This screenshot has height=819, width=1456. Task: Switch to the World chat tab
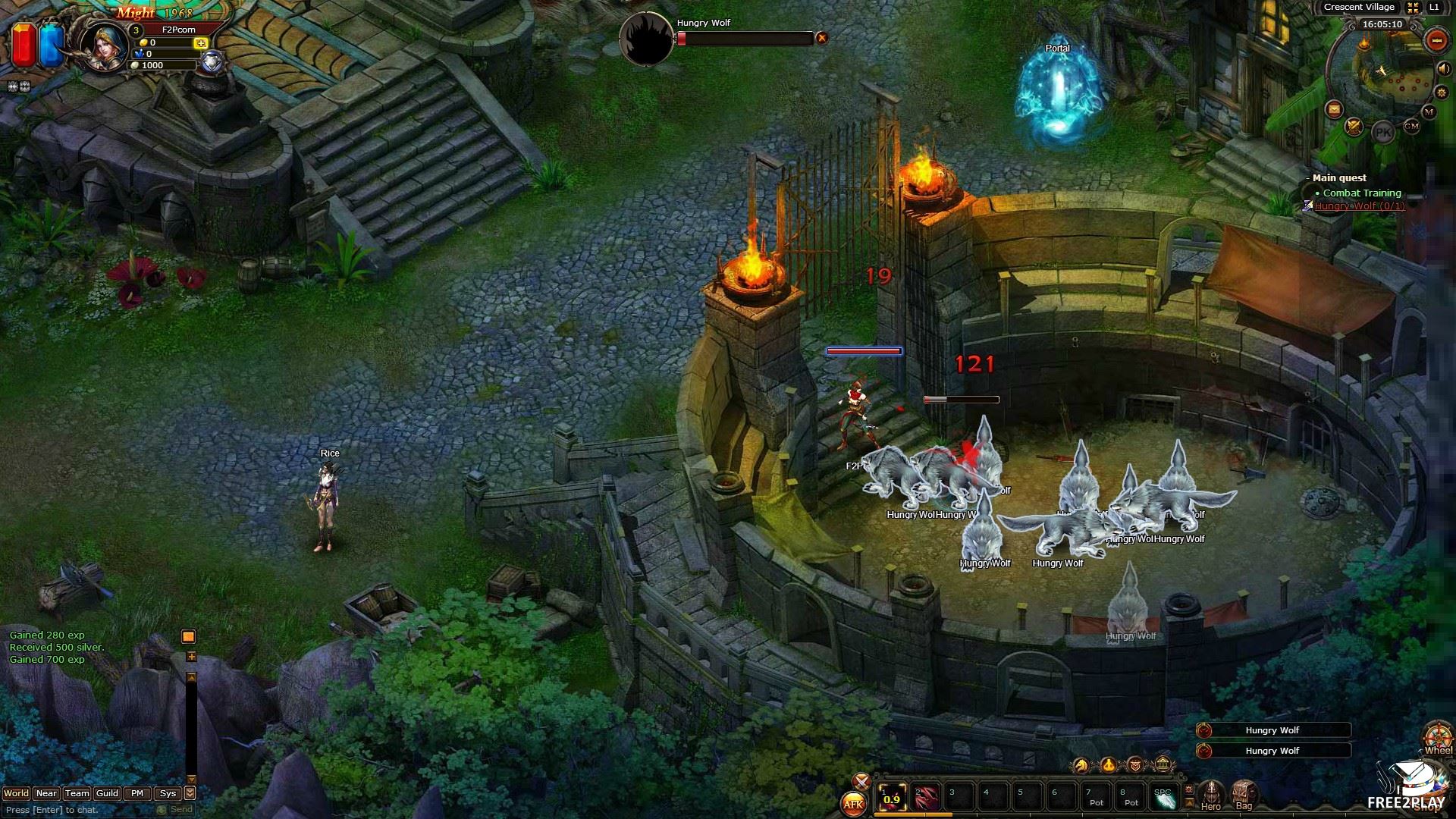pos(16,793)
